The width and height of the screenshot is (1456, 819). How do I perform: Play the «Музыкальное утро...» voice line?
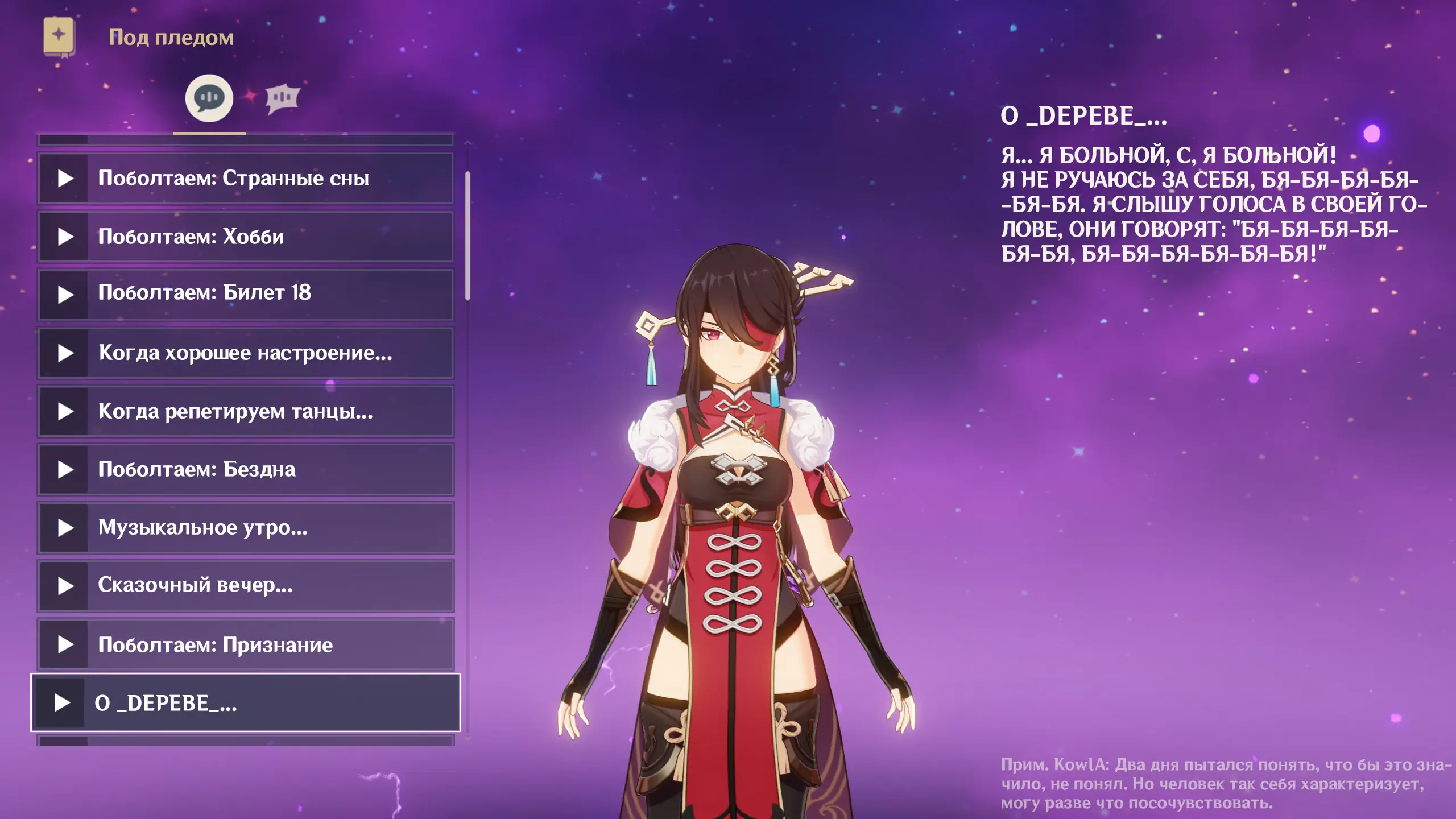click(65, 528)
